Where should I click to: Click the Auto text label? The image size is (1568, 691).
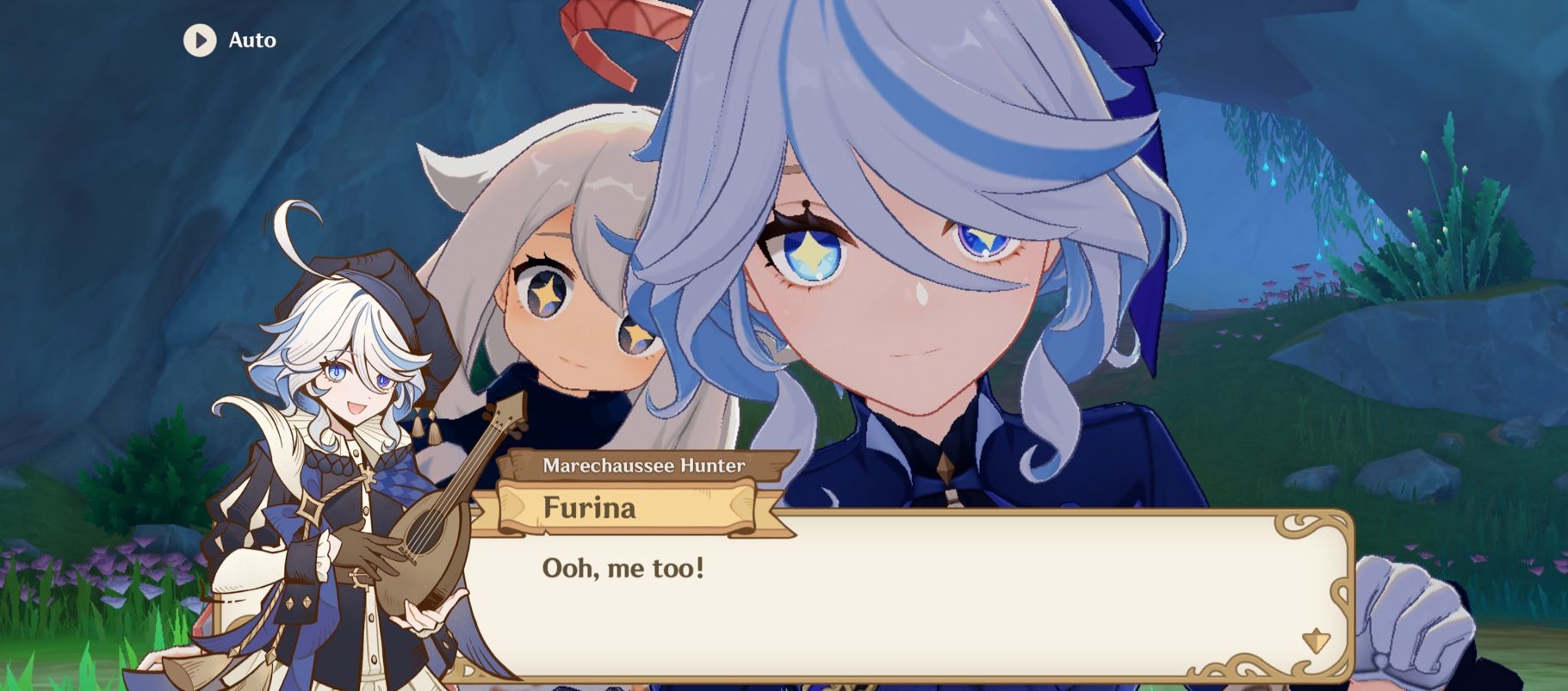coord(251,40)
